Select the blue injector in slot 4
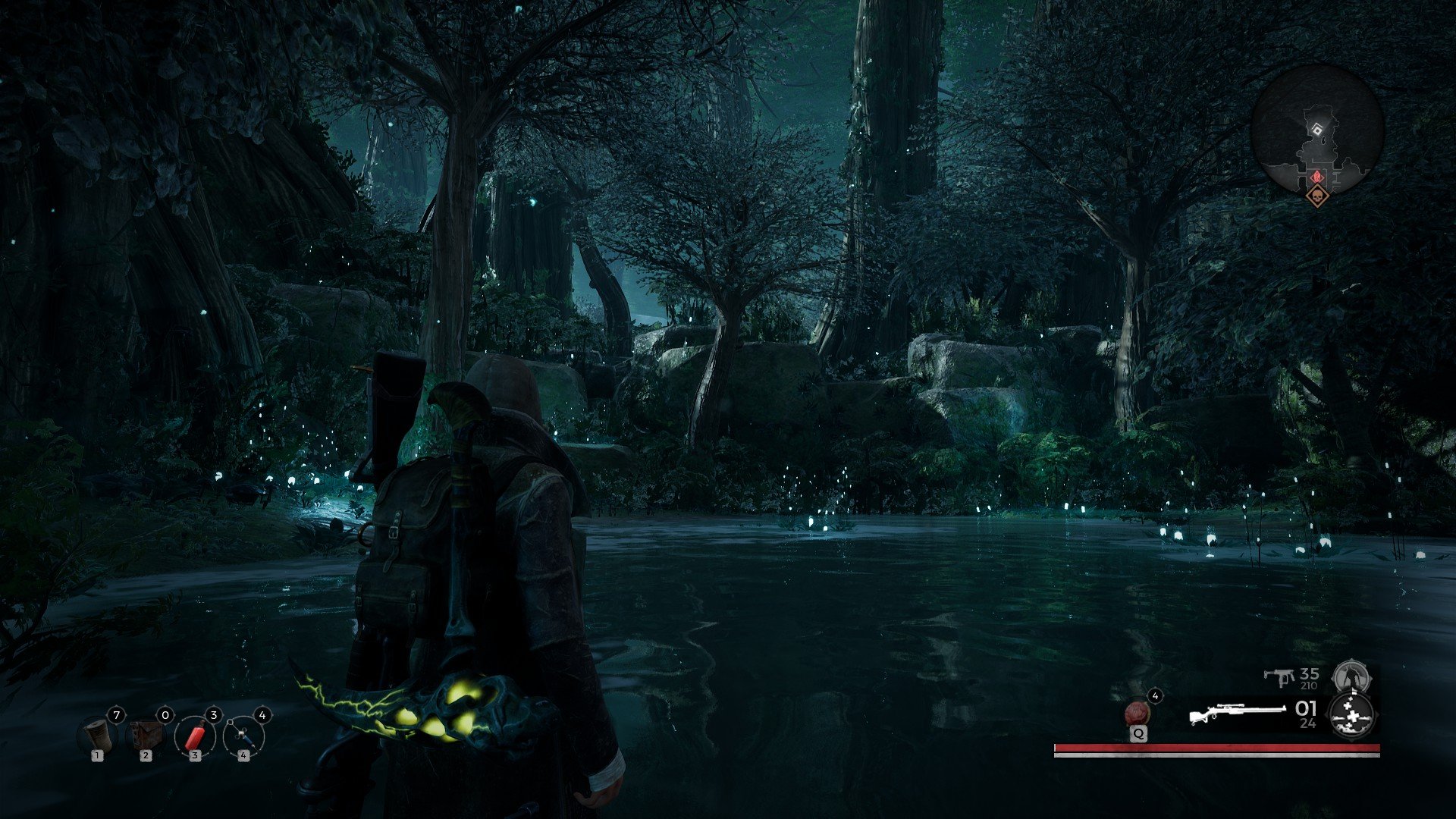The width and height of the screenshot is (1456, 819). point(244,736)
